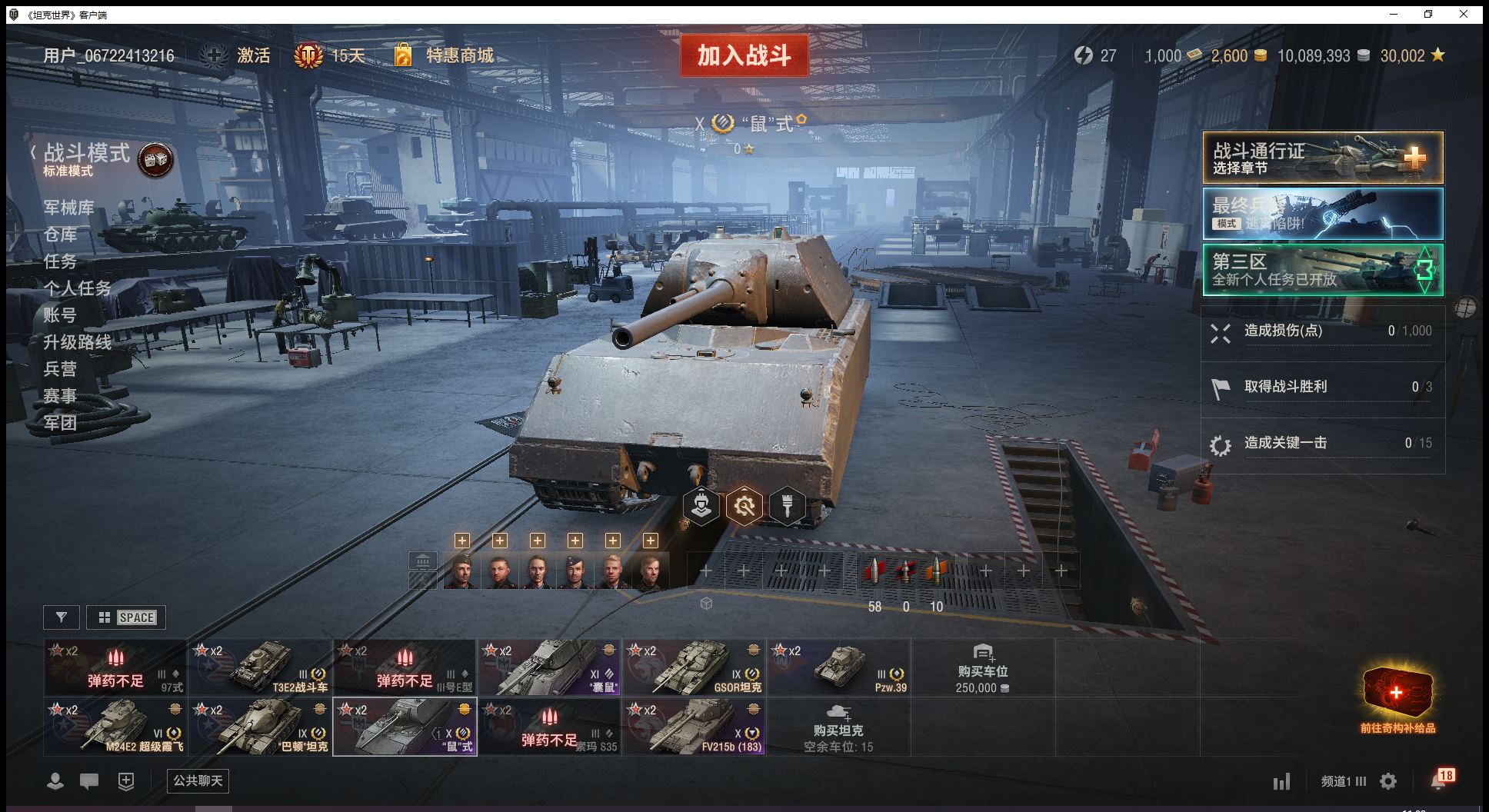Open the 战斗通行证 battle pass banner
The width and height of the screenshot is (1489, 812).
point(1322,158)
